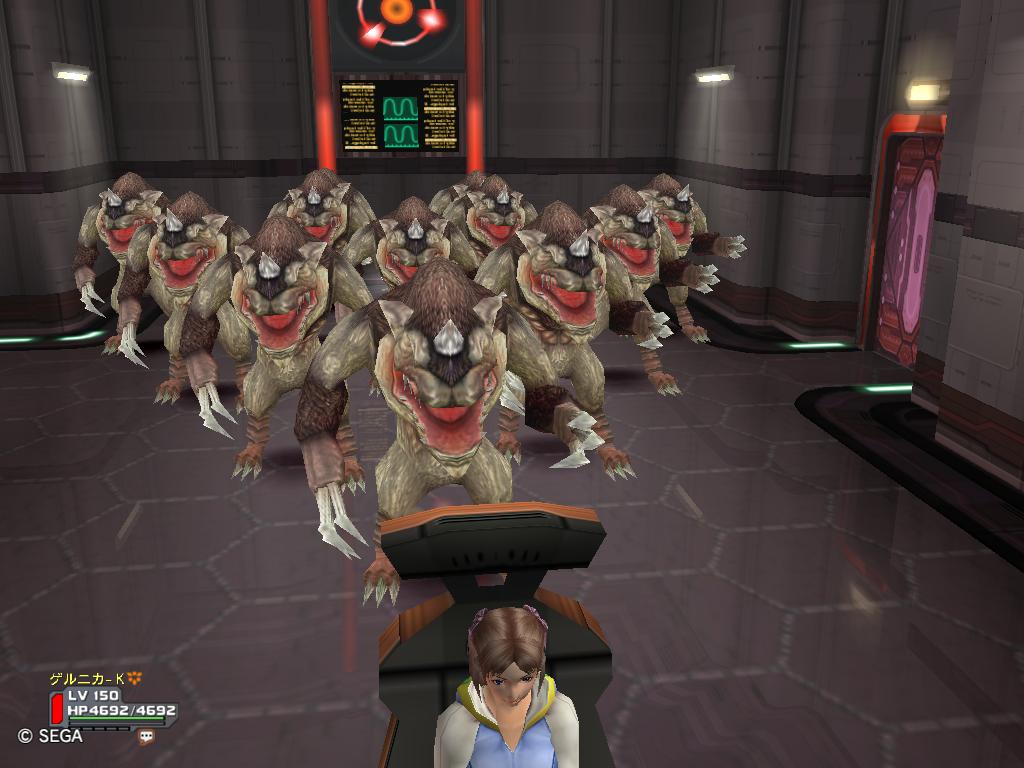Select the ゲルニカ-K player name tag

point(89,678)
